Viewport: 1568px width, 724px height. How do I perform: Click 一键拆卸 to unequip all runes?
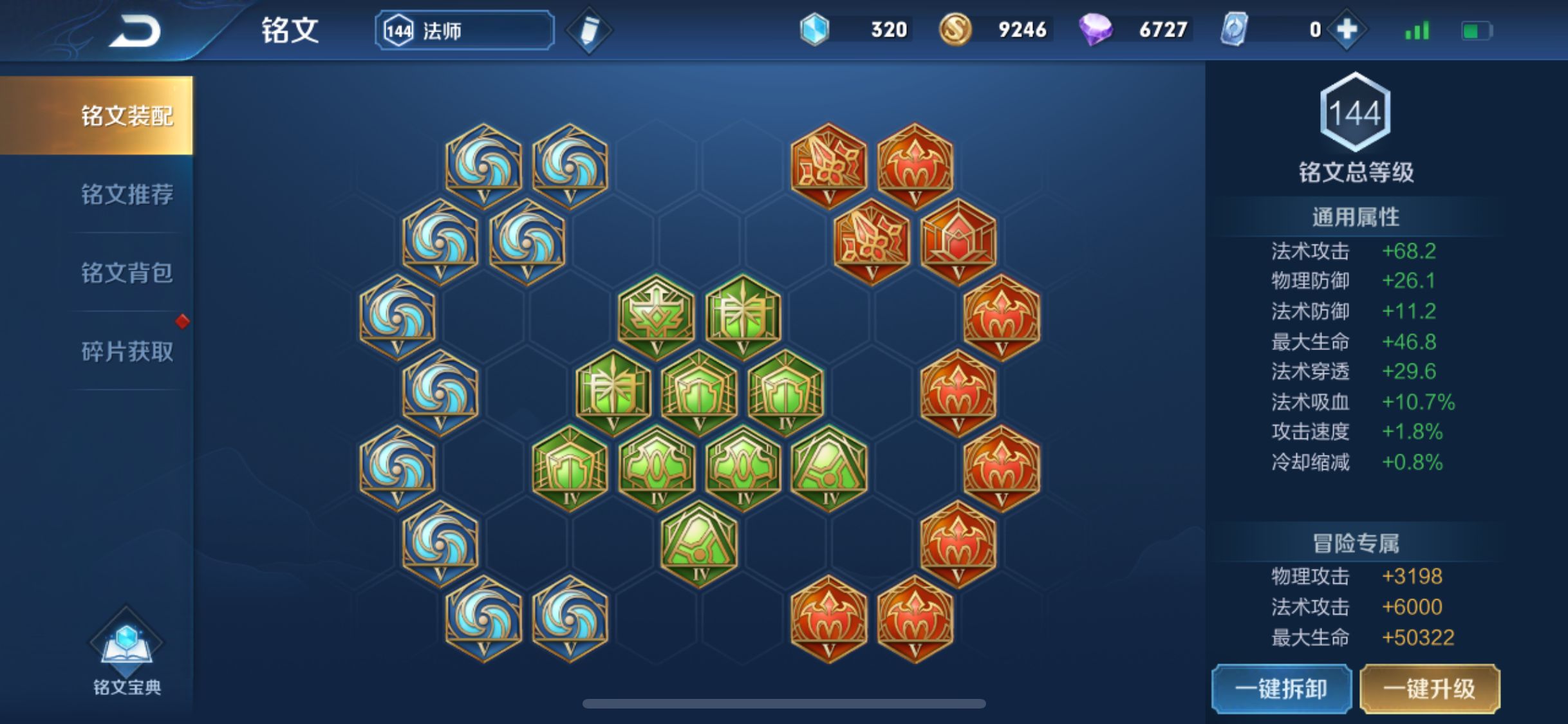click(1281, 689)
